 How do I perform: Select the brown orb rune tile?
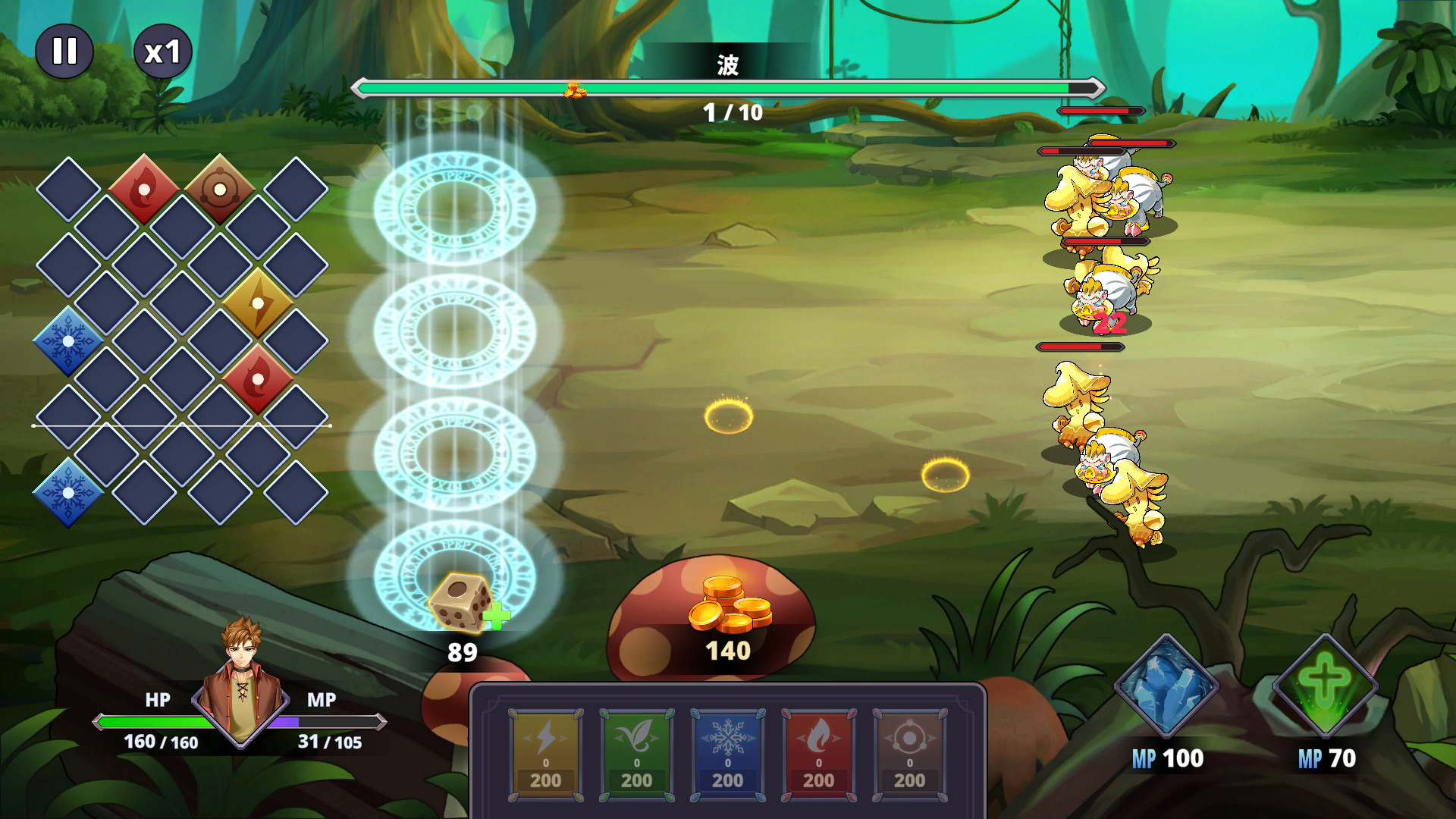[220, 190]
